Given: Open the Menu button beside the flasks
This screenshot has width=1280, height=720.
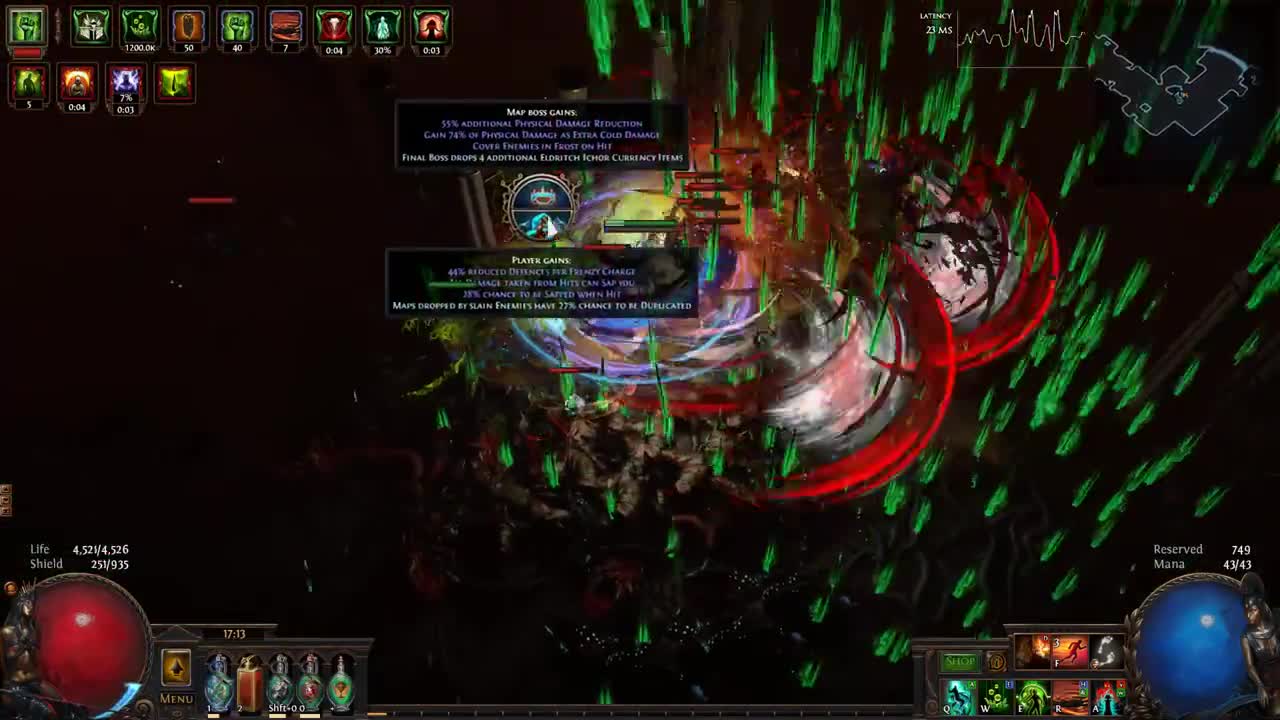Looking at the screenshot, I should (176, 699).
